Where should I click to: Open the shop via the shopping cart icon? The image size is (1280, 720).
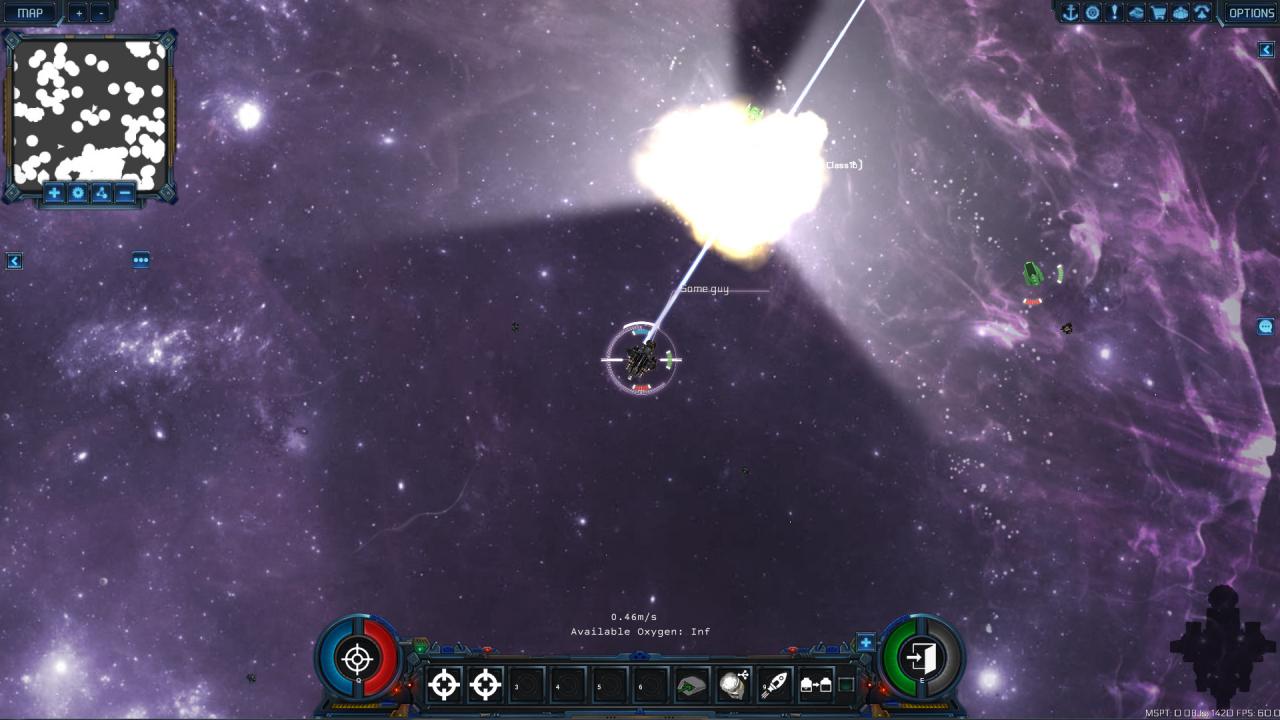point(1158,13)
